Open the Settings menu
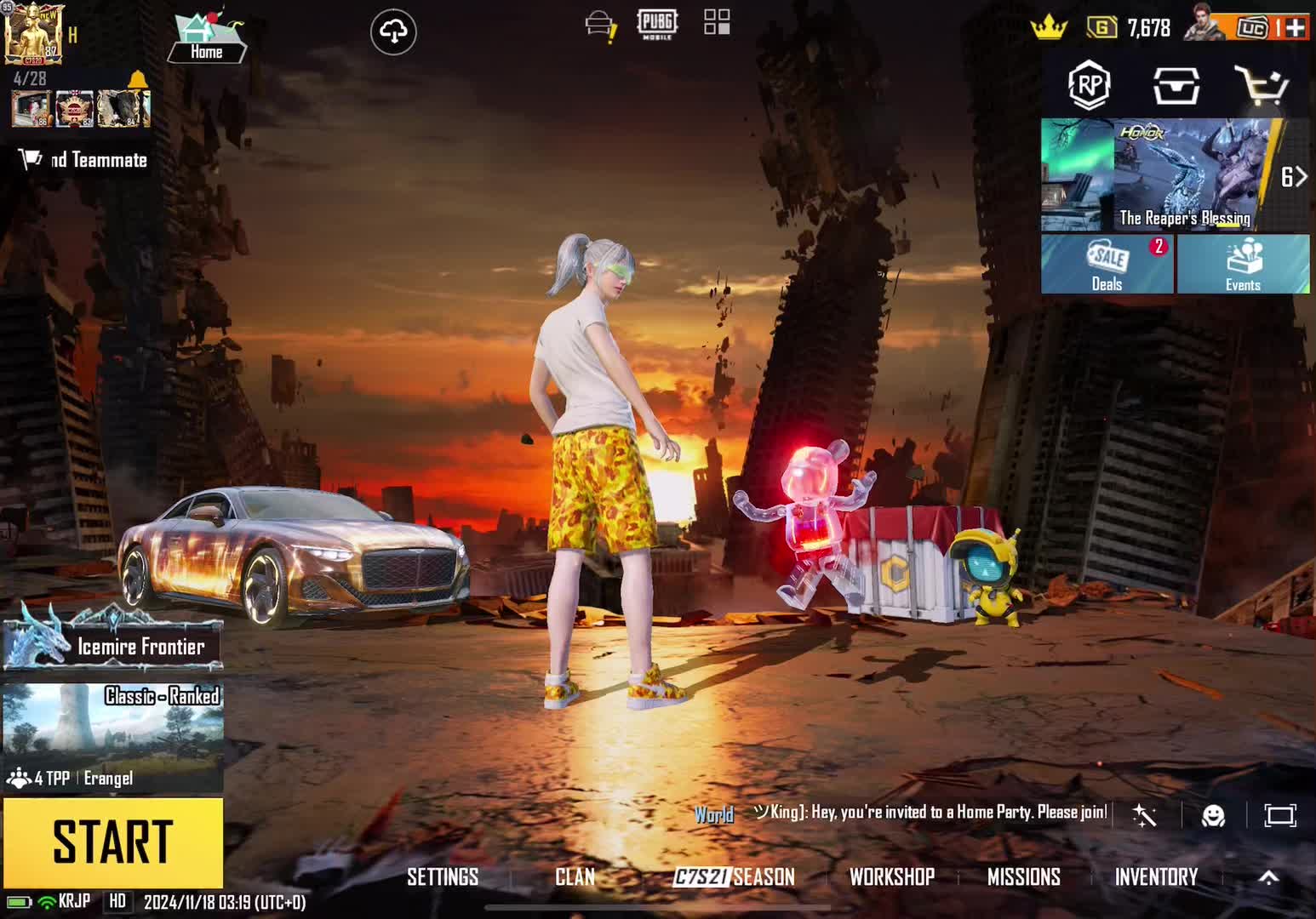 click(x=442, y=876)
